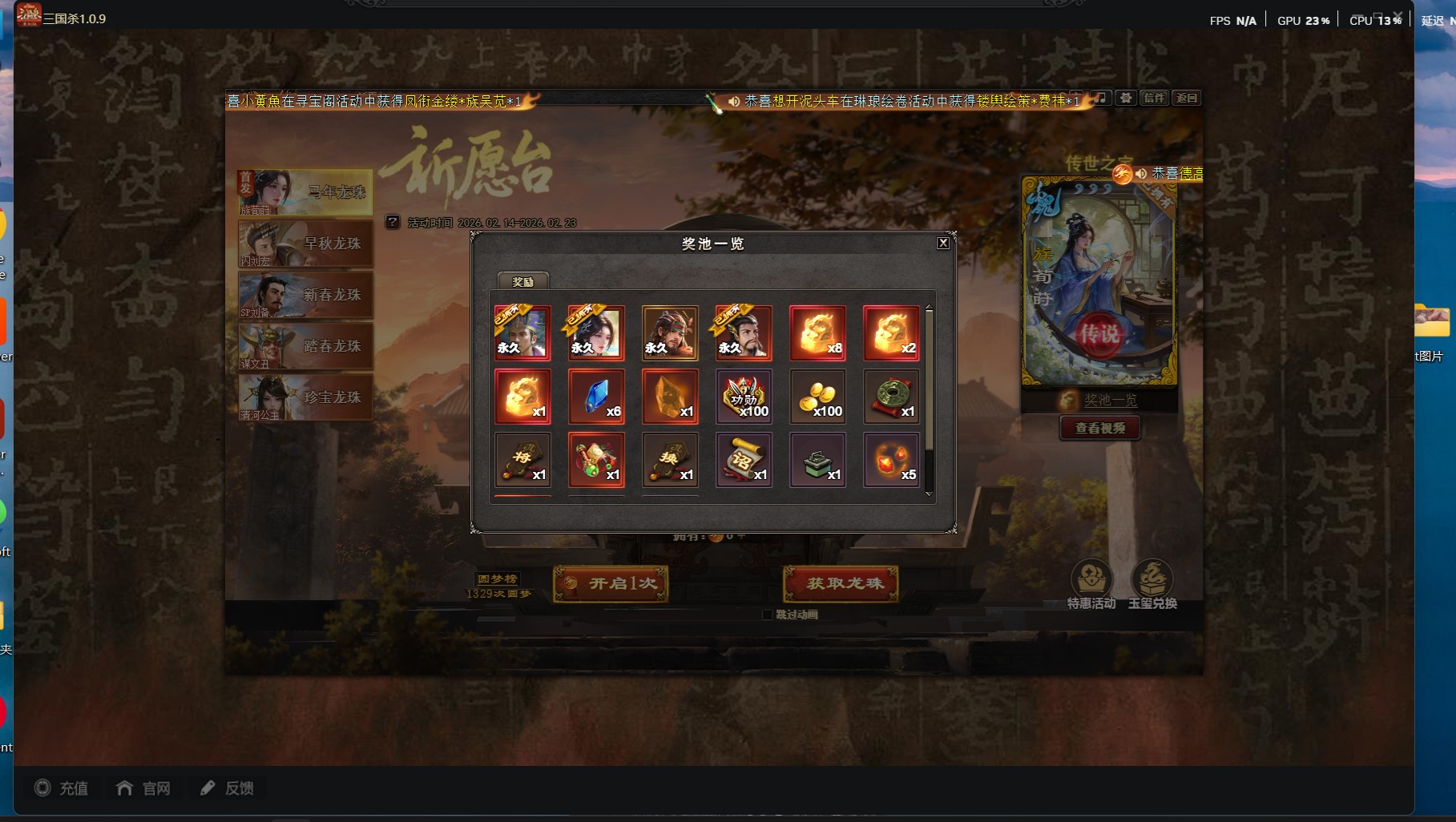Choose the 诏 scroll x1 reward
Viewport: 1456px width, 822px height.
pos(744,460)
